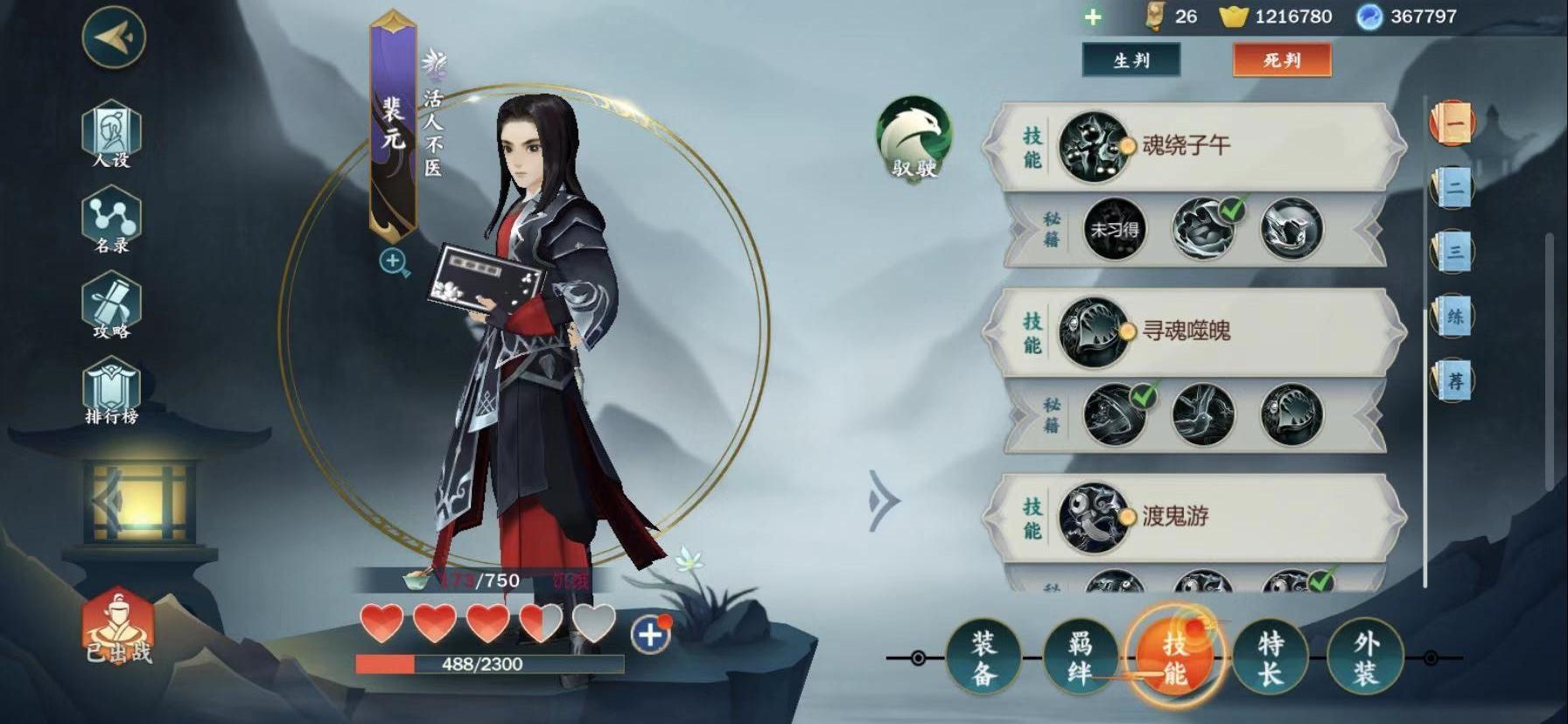Choose the 未习得 unlearned secret manual slot
Viewport: 1568px width, 724px height.
click(1114, 230)
